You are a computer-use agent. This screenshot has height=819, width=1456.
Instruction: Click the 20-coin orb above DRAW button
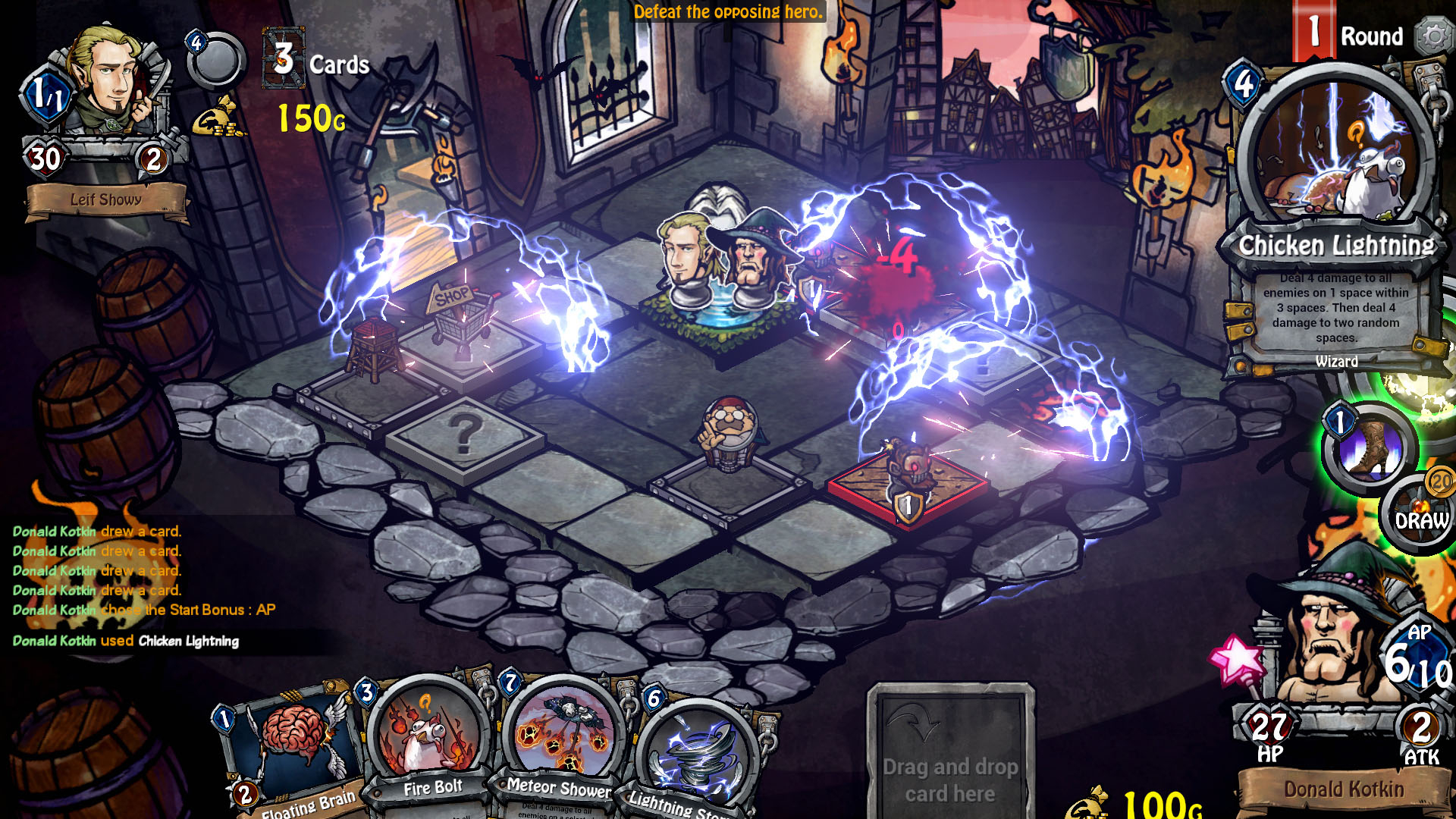[1439, 484]
